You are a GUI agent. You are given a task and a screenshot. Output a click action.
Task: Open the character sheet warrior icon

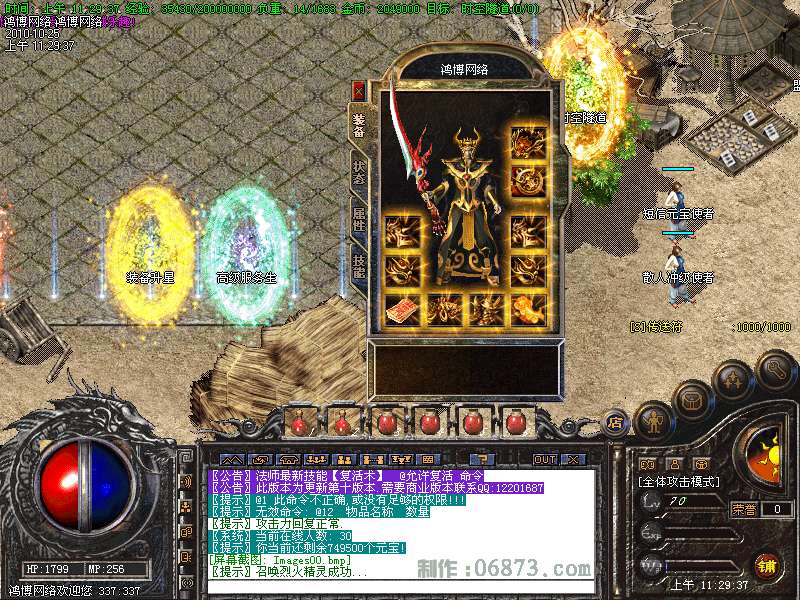click(x=653, y=421)
